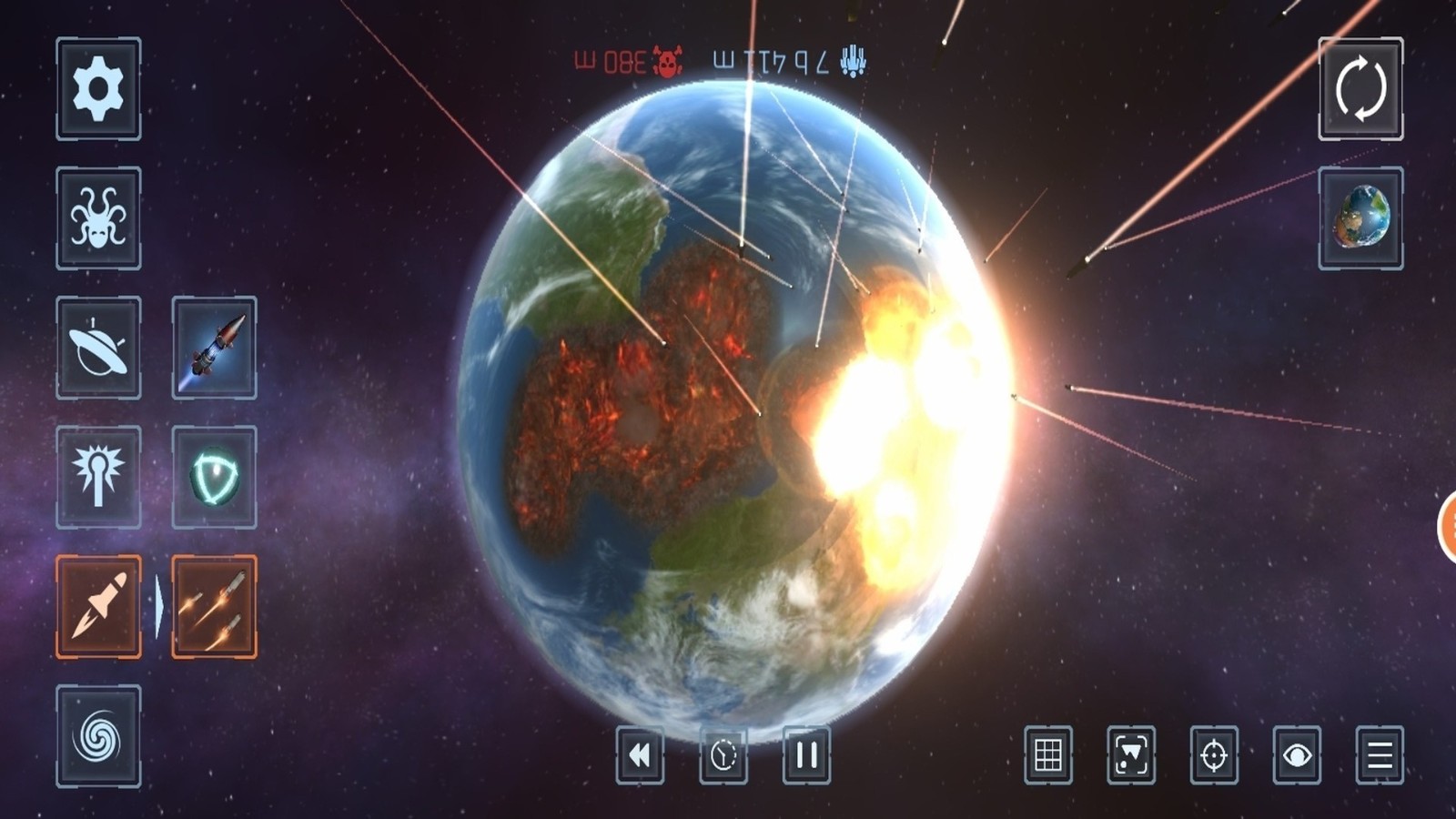Pause the simulation
The image size is (1456, 819).
tap(804, 754)
